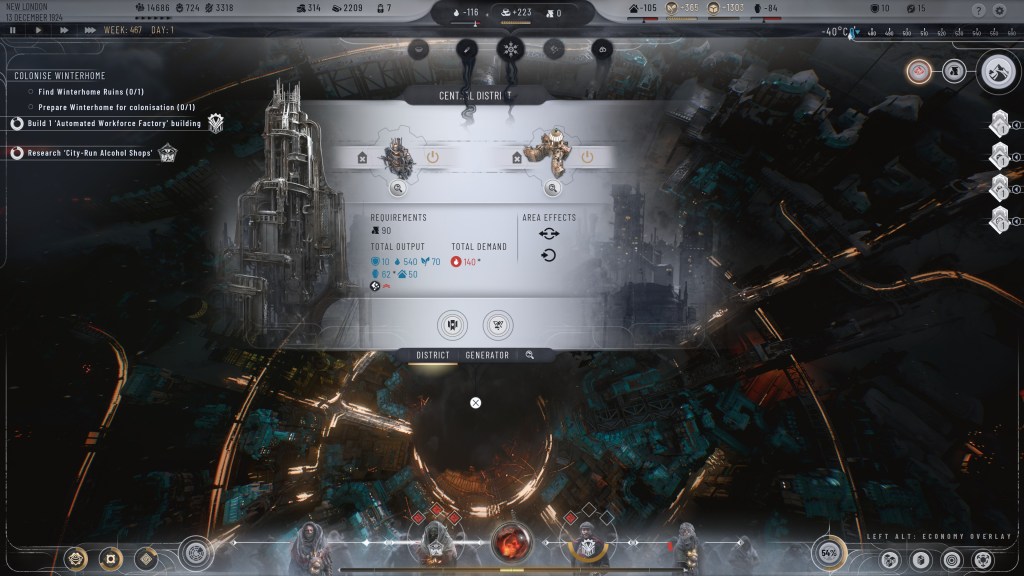The image size is (1024, 576).
Task: Click the magnifier next to Generator tab
Action: point(530,355)
